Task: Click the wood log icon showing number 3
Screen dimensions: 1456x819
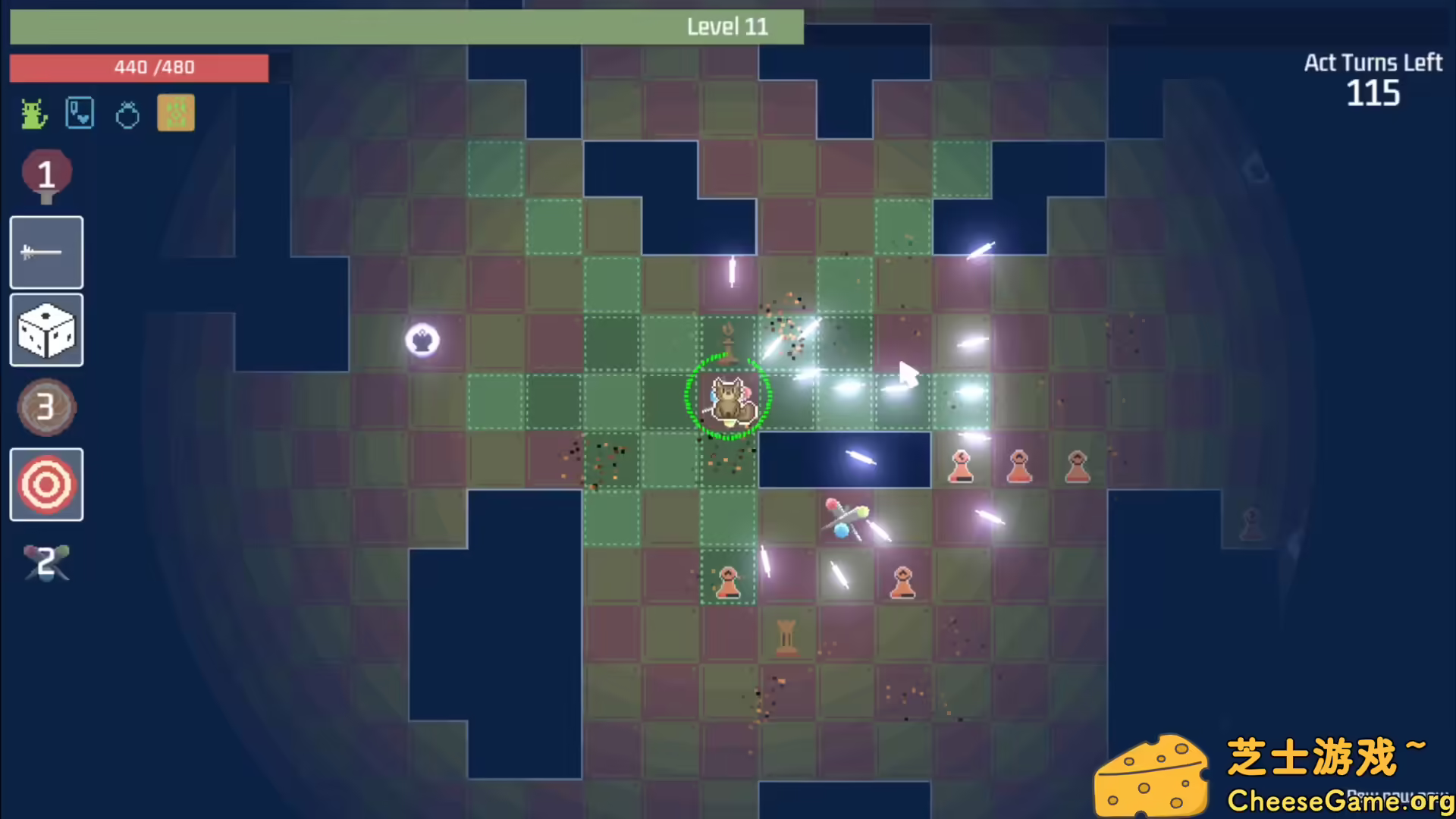Action: 46,407
